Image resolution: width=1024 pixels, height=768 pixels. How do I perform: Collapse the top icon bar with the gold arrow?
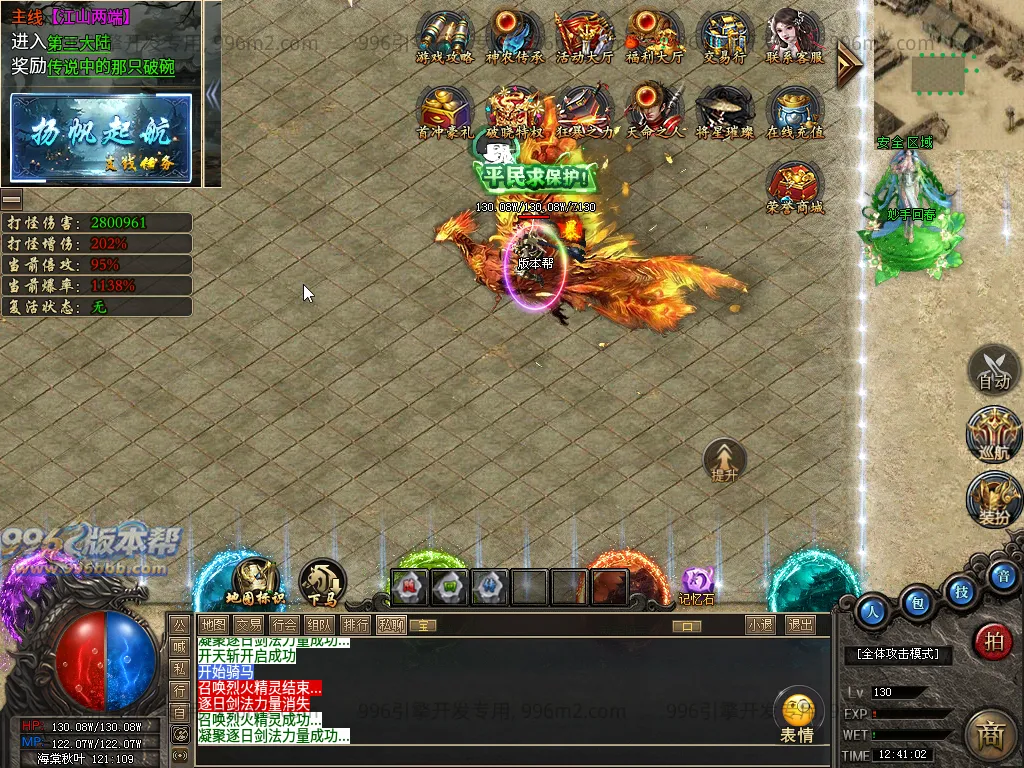click(x=849, y=62)
